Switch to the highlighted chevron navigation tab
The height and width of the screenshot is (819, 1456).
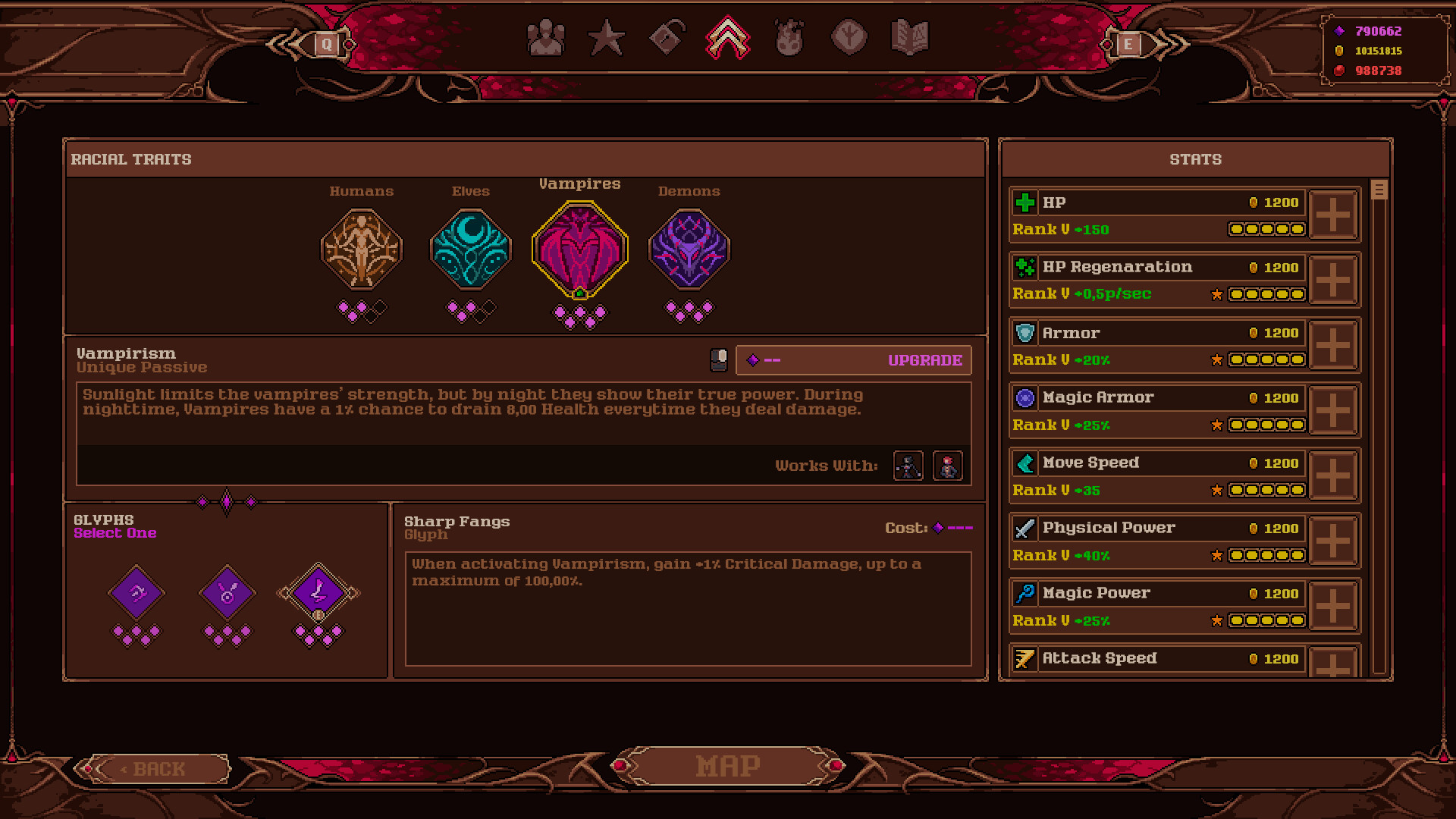click(727, 37)
